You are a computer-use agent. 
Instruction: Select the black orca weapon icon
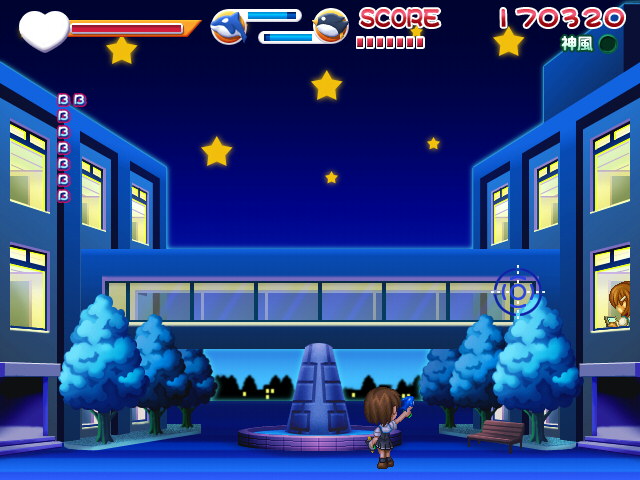pyautogui.click(x=331, y=26)
